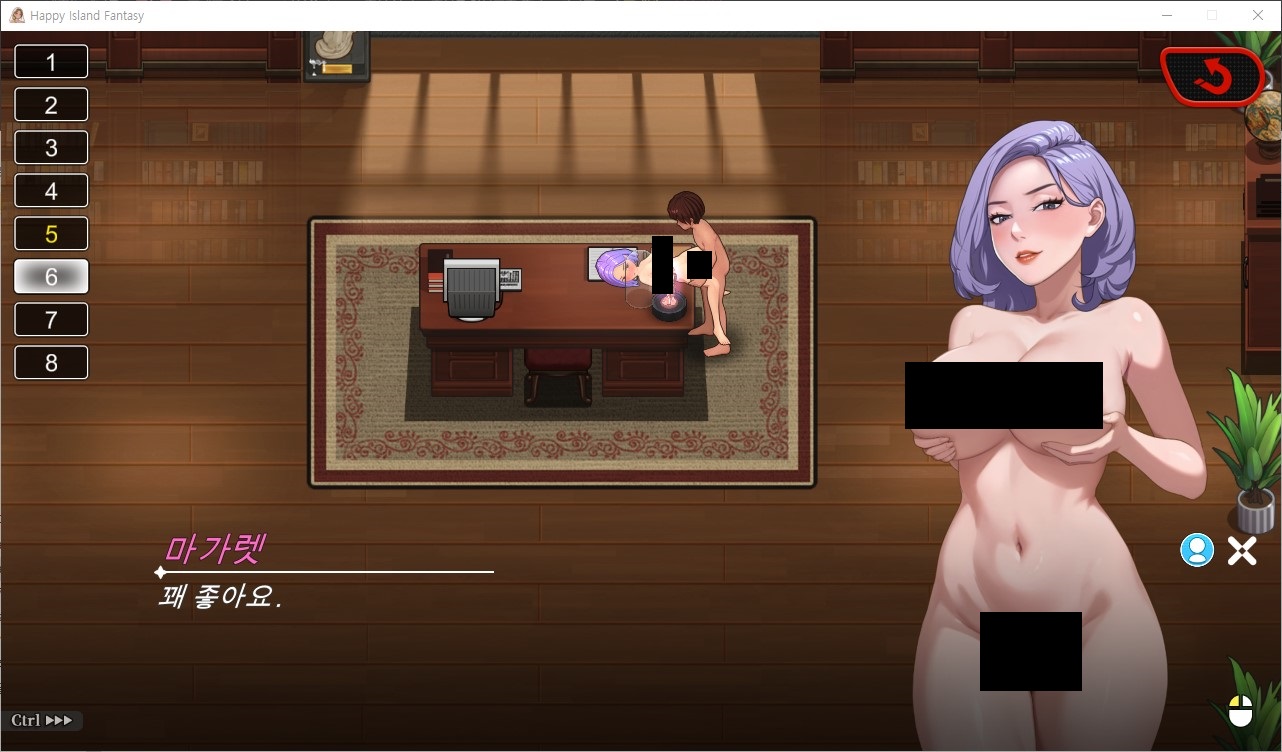The height and width of the screenshot is (752, 1282).
Task: Minimize the Happy Island Fantasy window
Action: click(x=1167, y=15)
